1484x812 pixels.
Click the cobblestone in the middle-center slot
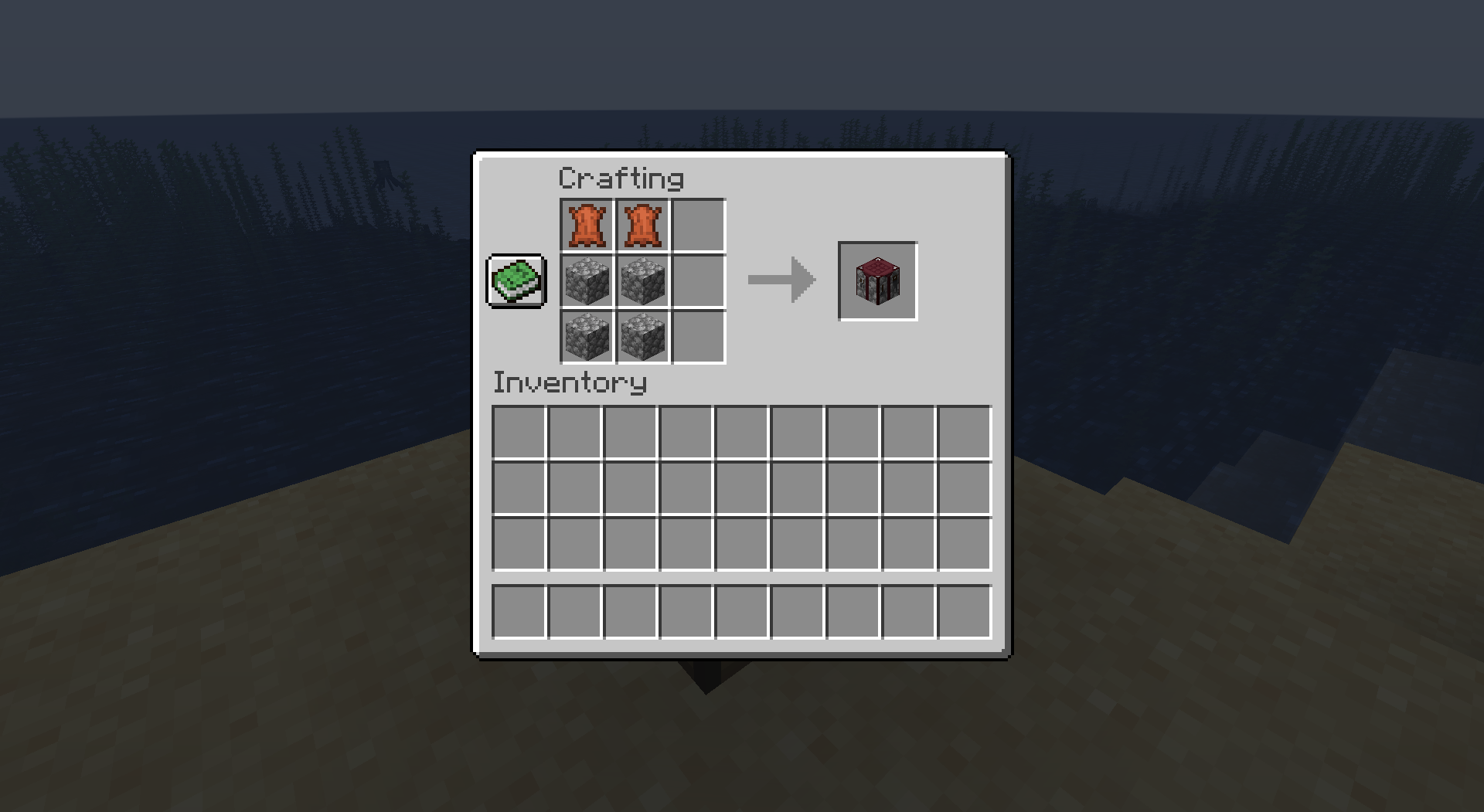pos(642,280)
